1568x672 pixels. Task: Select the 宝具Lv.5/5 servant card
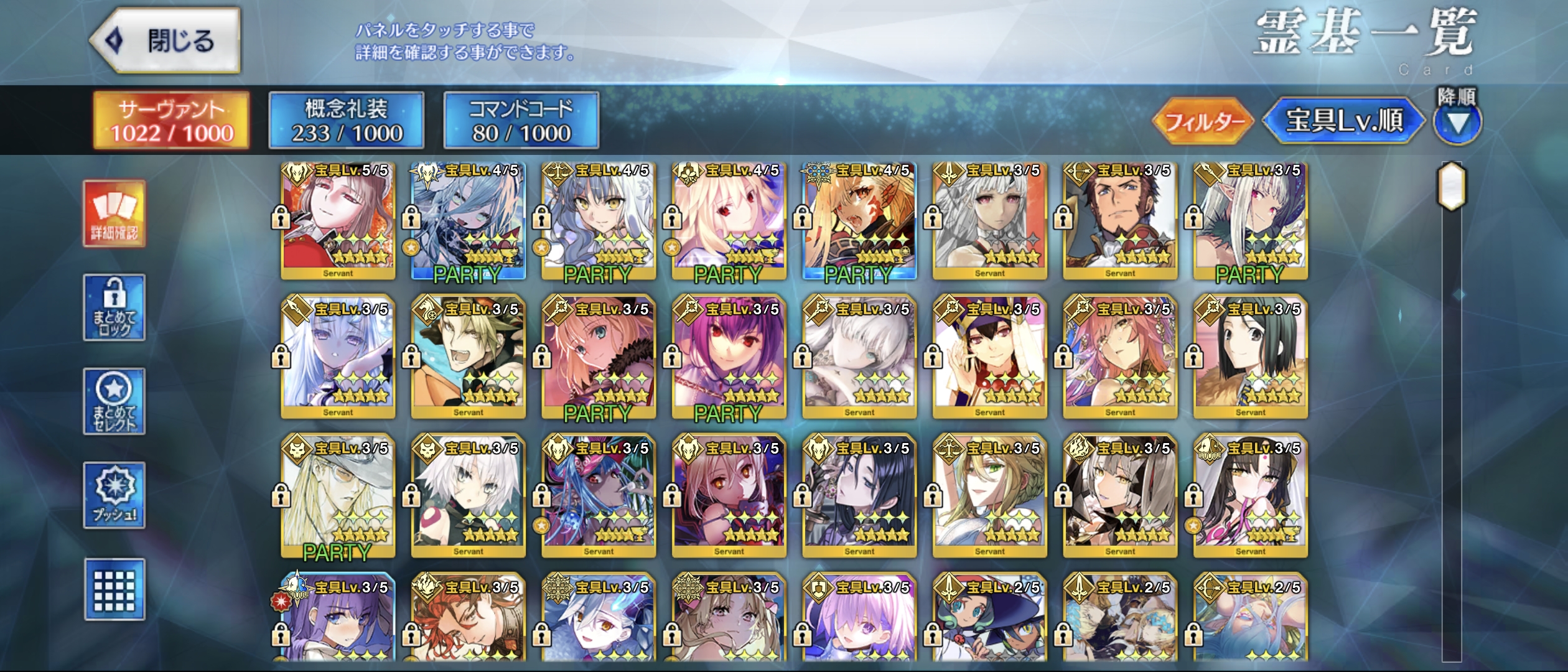click(x=338, y=221)
